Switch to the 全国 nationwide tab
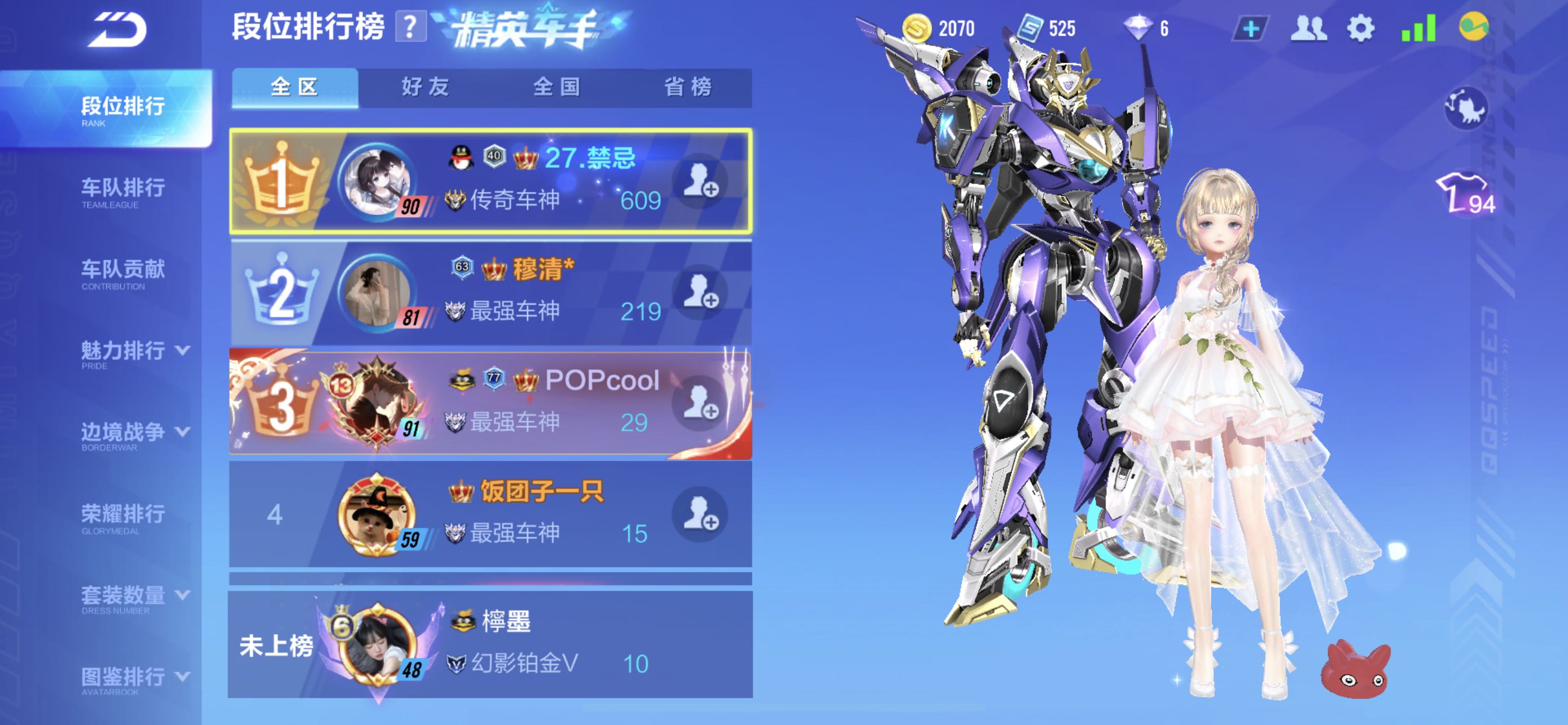Image resolution: width=1568 pixels, height=725 pixels. [x=557, y=87]
